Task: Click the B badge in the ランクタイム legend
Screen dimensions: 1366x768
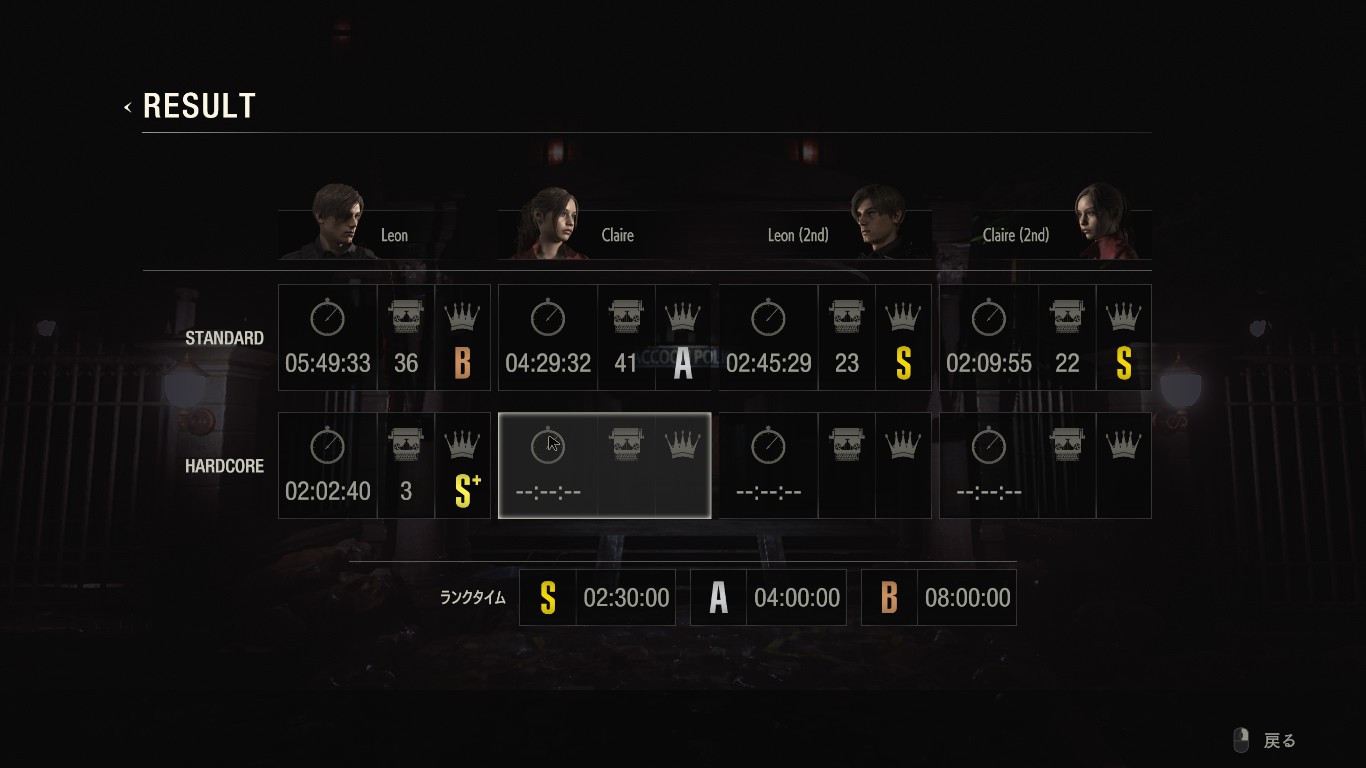Action: click(x=888, y=597)
